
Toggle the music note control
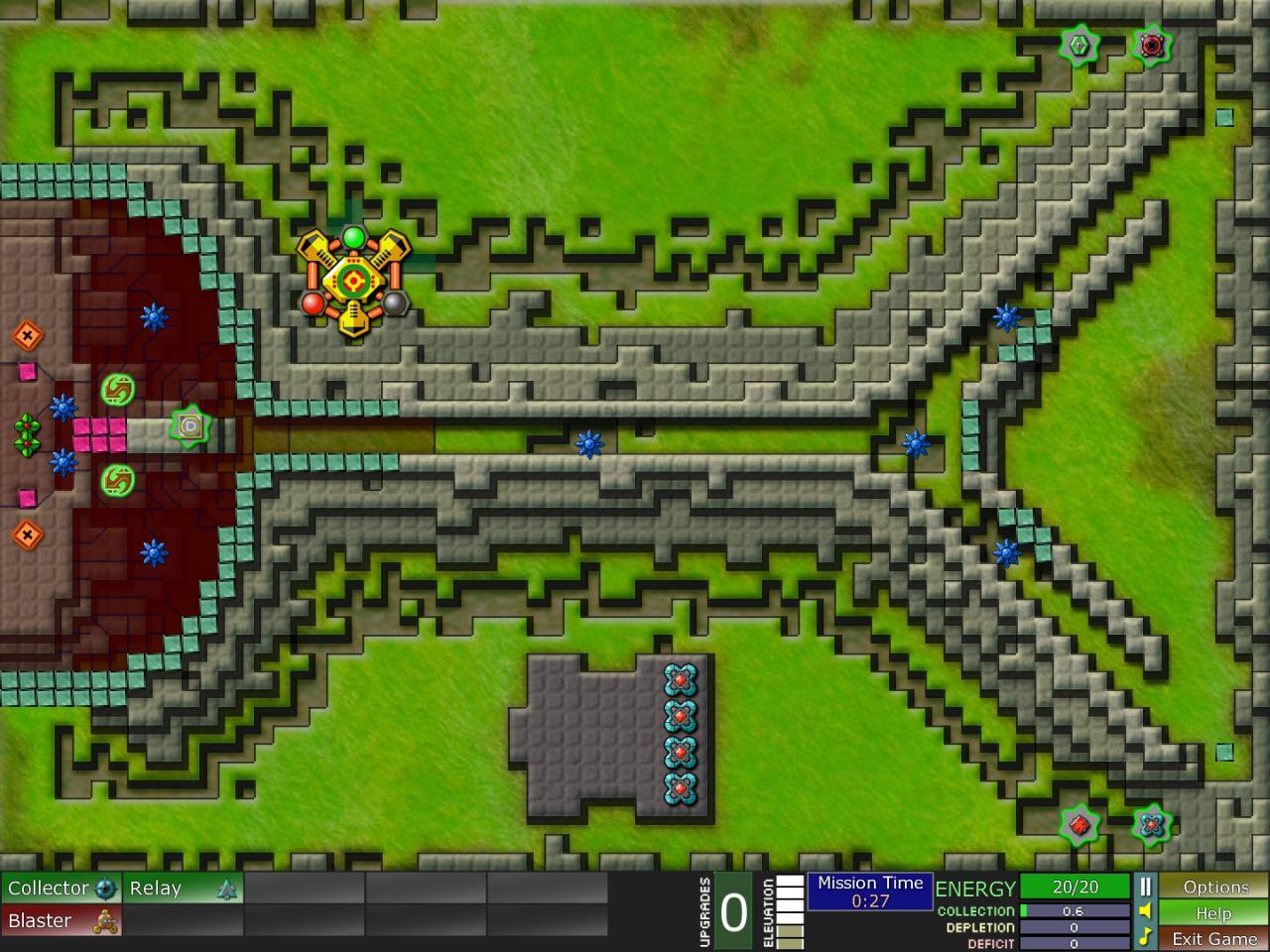pos(1145,936)
